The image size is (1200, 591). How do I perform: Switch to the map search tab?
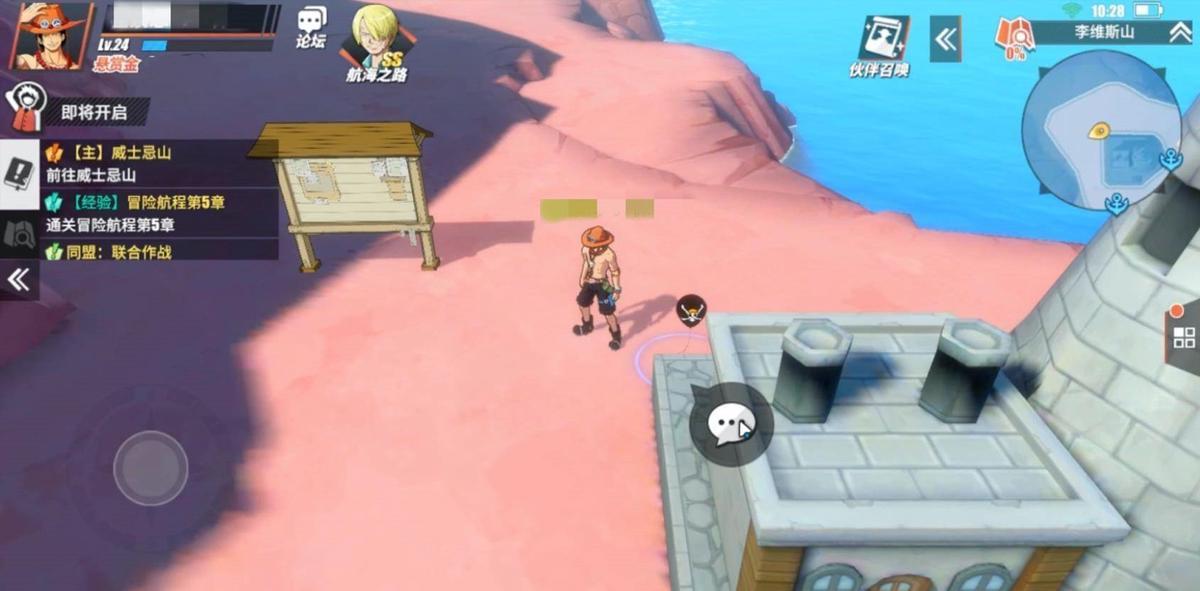pyautogui.click(x=19, y=234)
